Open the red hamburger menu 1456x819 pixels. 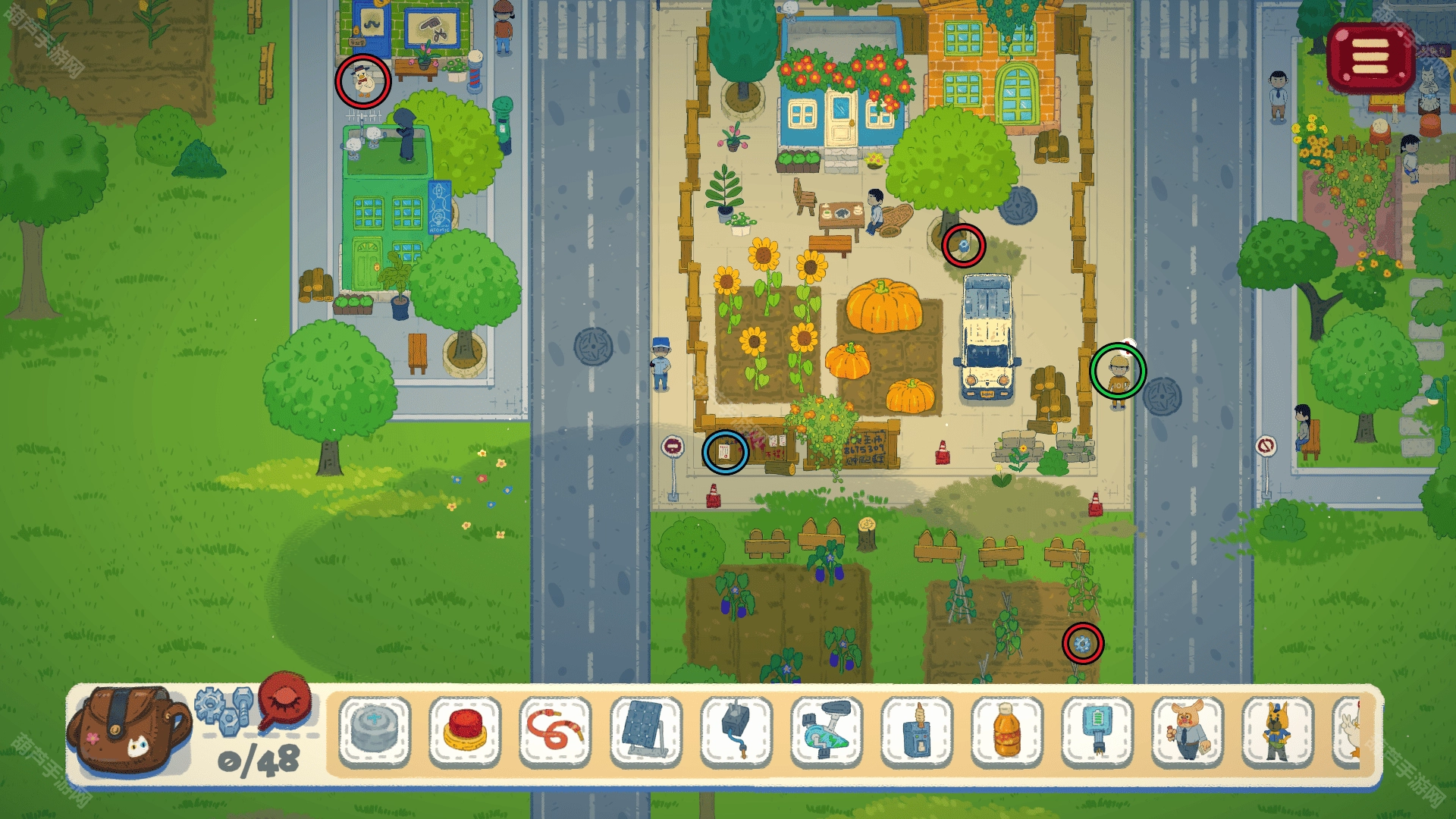pos(1370,57)
